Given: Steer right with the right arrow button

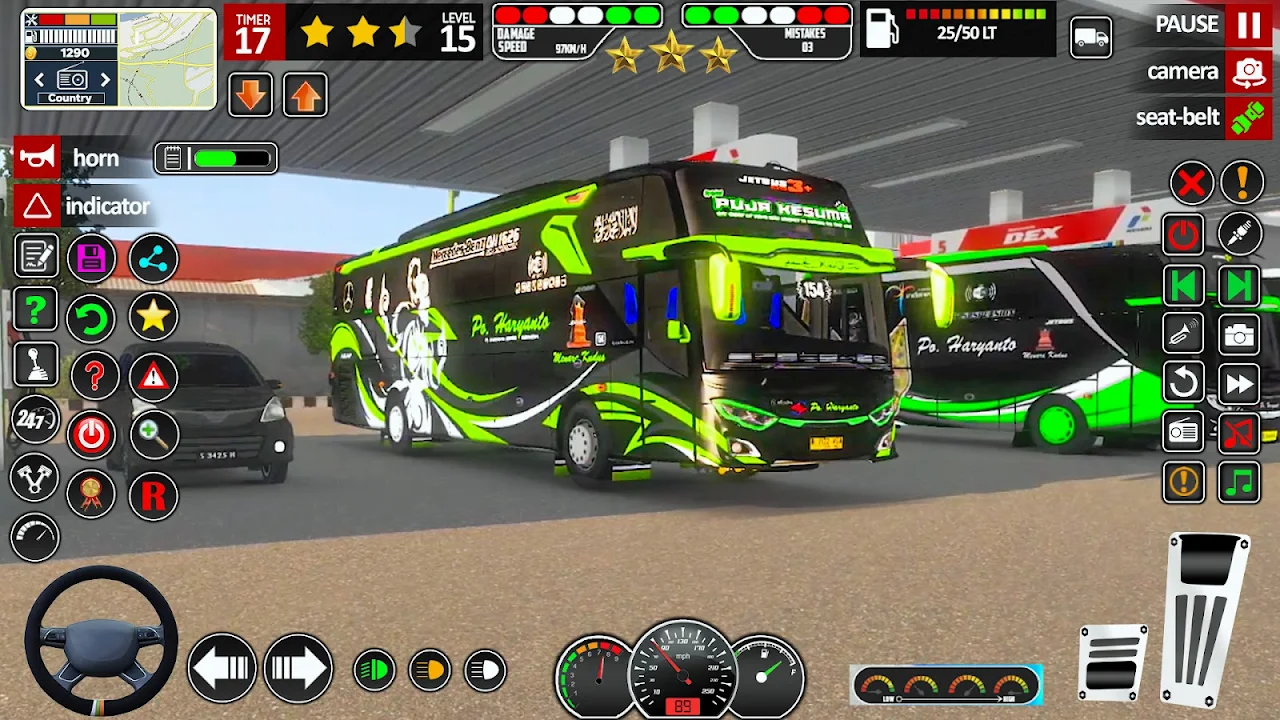Looking at the screenshot, I should point(298,667).
